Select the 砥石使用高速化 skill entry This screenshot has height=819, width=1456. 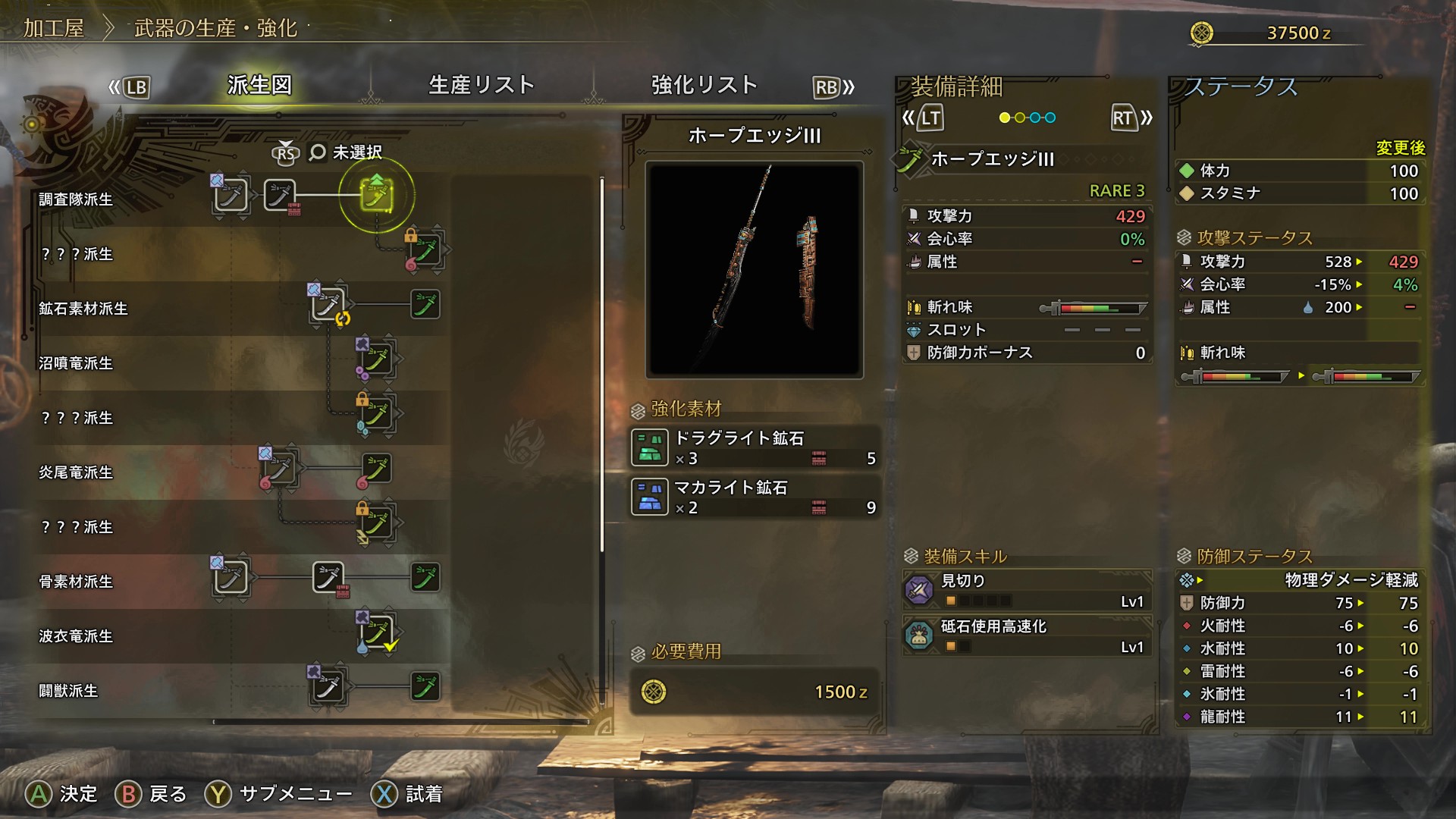point(1028,636)
